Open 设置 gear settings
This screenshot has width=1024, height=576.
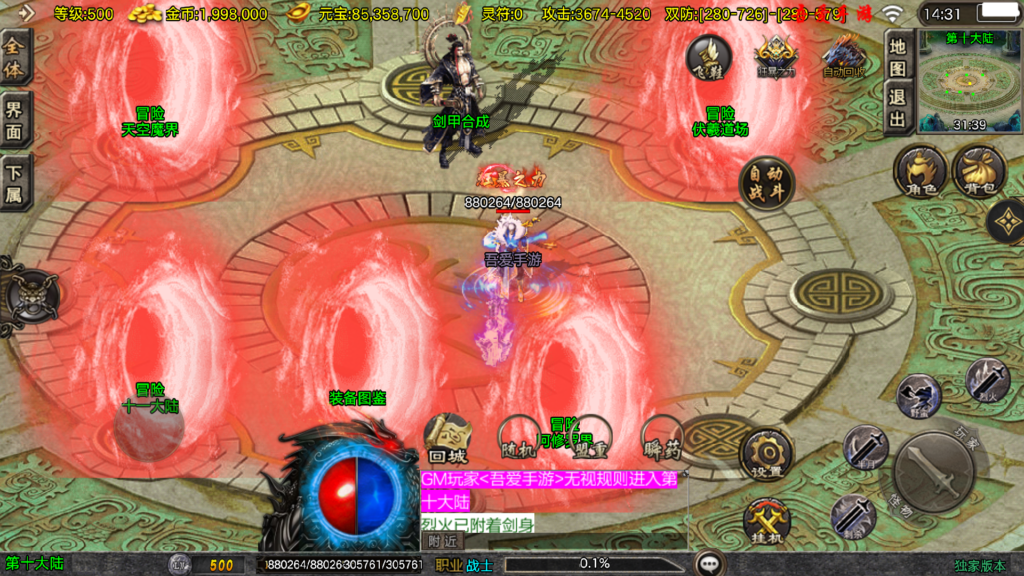click(766, 455)
